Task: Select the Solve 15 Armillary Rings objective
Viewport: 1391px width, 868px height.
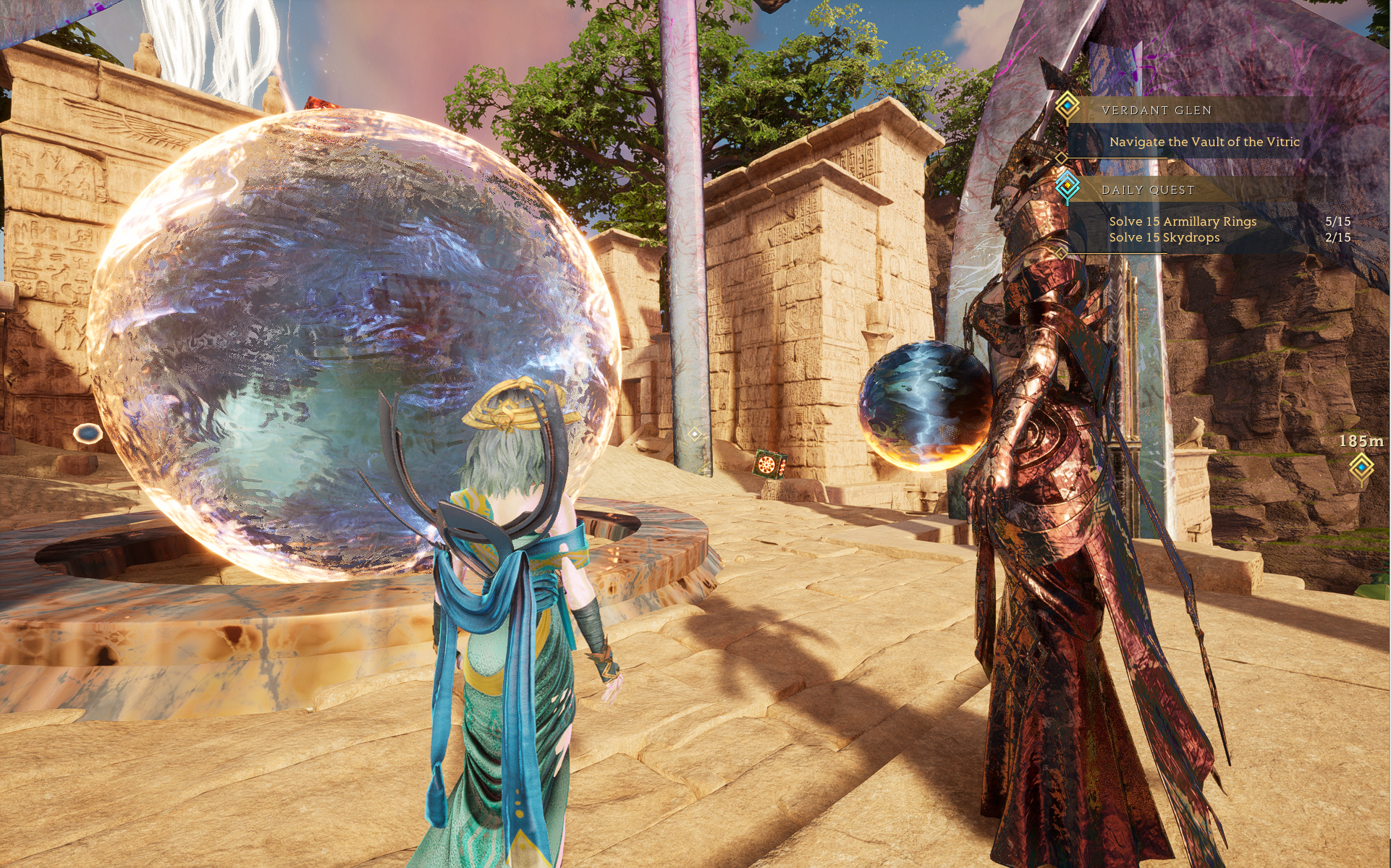Action: click(x=1183, y=221)
